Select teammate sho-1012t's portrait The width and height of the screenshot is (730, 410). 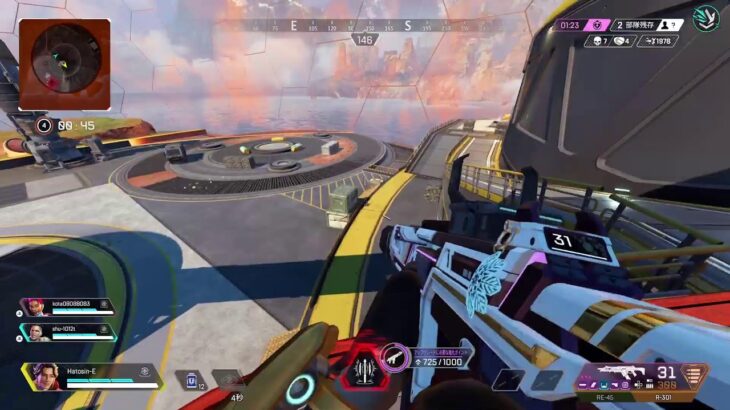[33, 332]
